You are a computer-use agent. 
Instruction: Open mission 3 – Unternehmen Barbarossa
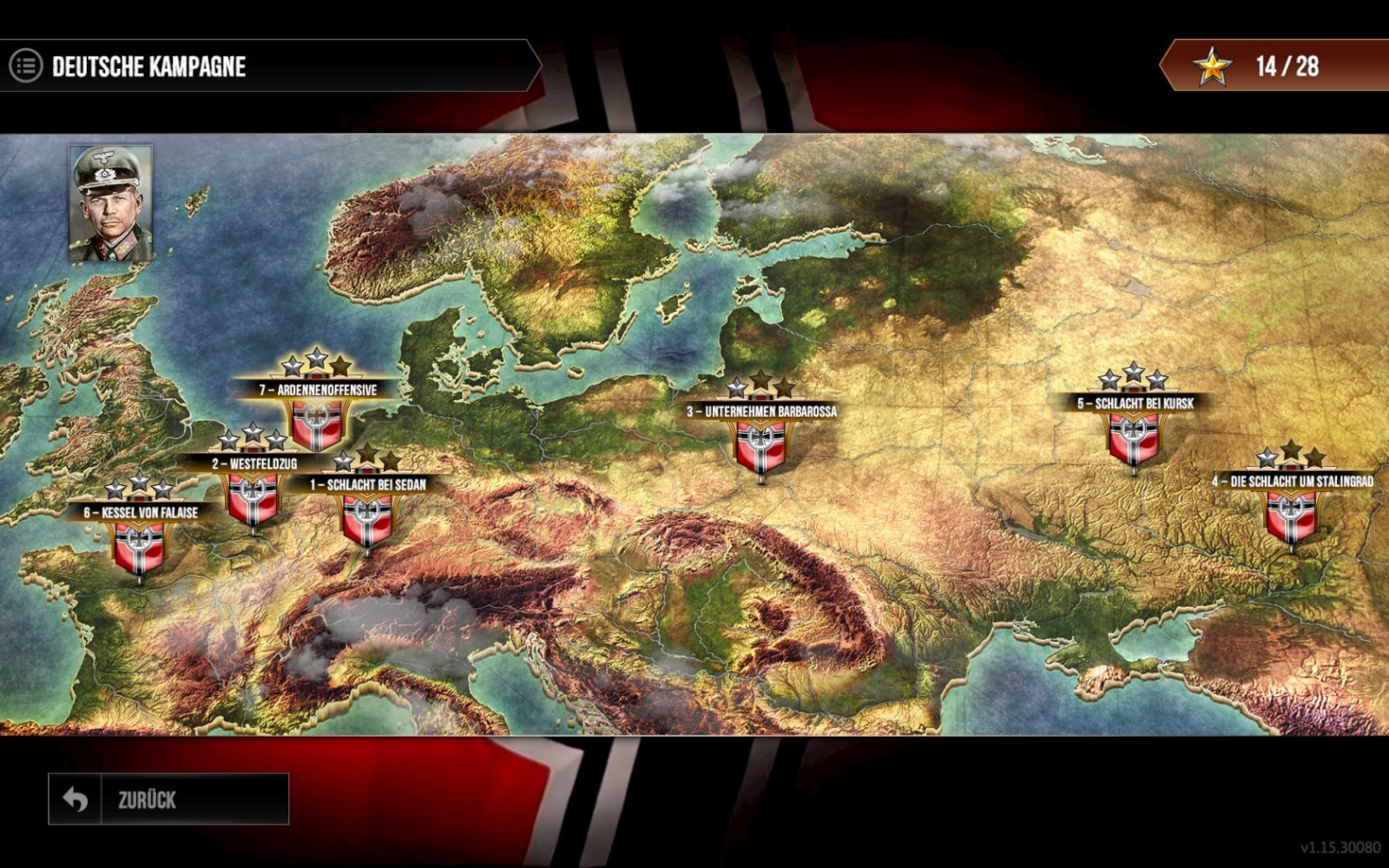[x=761, y=445]
